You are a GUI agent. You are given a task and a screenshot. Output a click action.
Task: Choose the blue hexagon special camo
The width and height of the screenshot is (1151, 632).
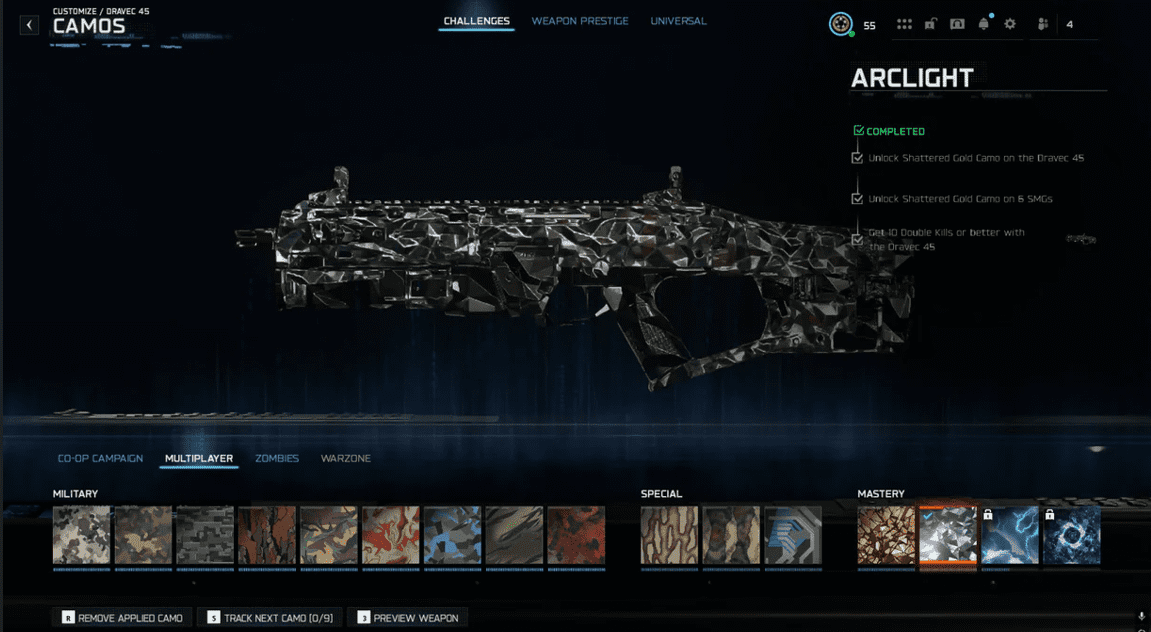click(793, 535)
